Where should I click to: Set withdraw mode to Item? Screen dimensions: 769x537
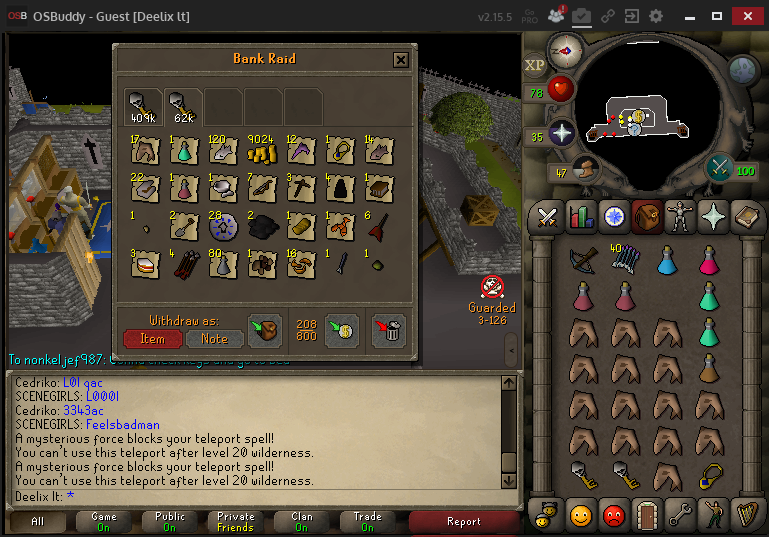(152, 339)
